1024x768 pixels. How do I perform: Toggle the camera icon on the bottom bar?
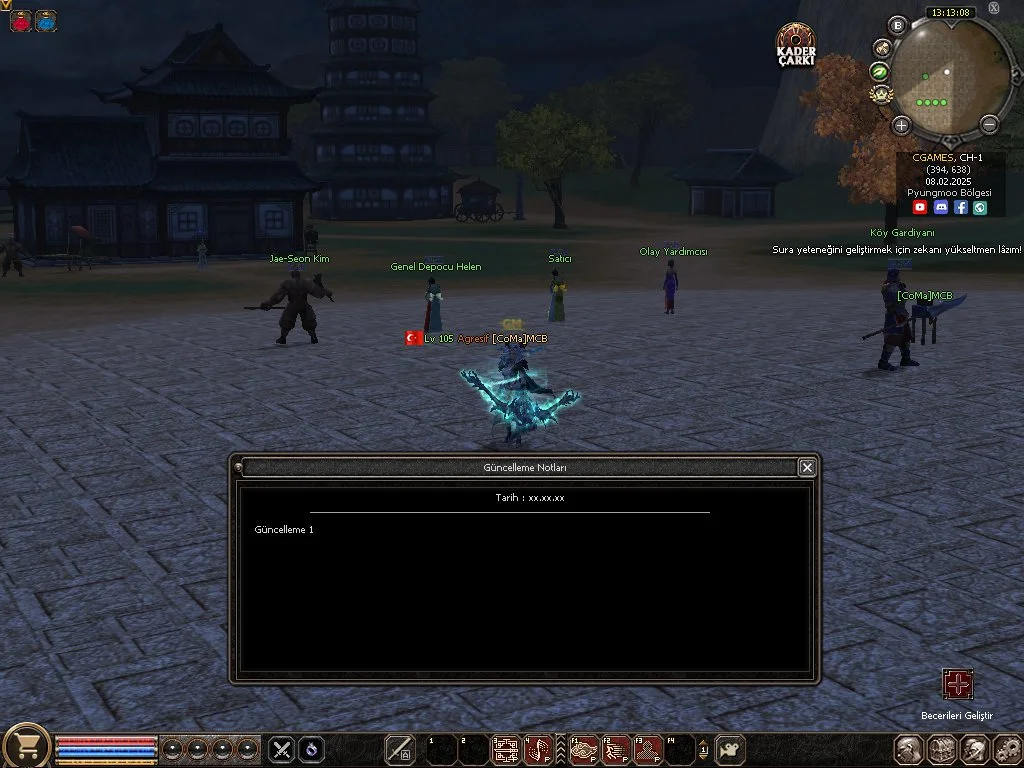point(731,748)
